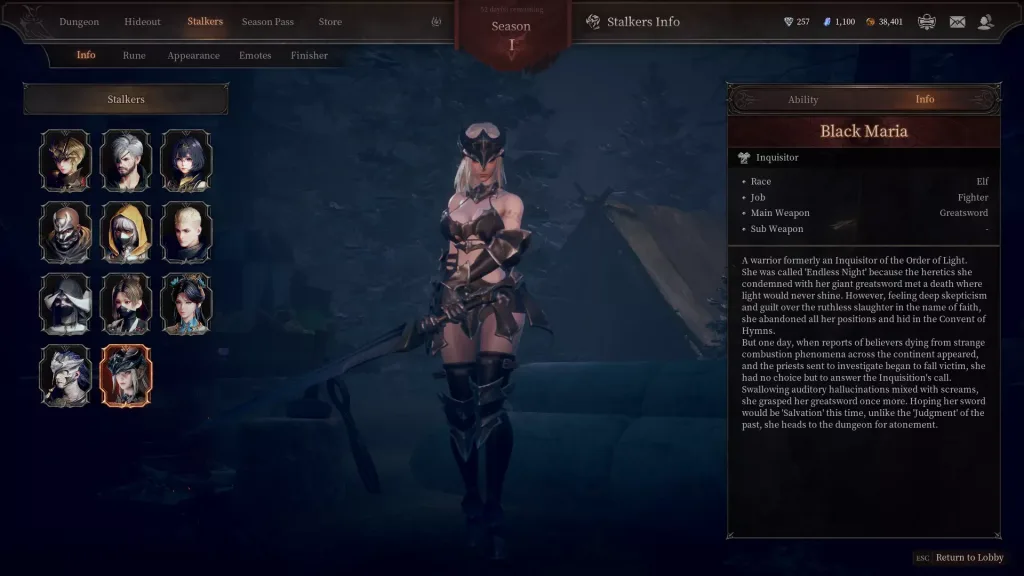Open the friends list icon
This screenshot has height=576, width=1024.
tap(986, 22)
